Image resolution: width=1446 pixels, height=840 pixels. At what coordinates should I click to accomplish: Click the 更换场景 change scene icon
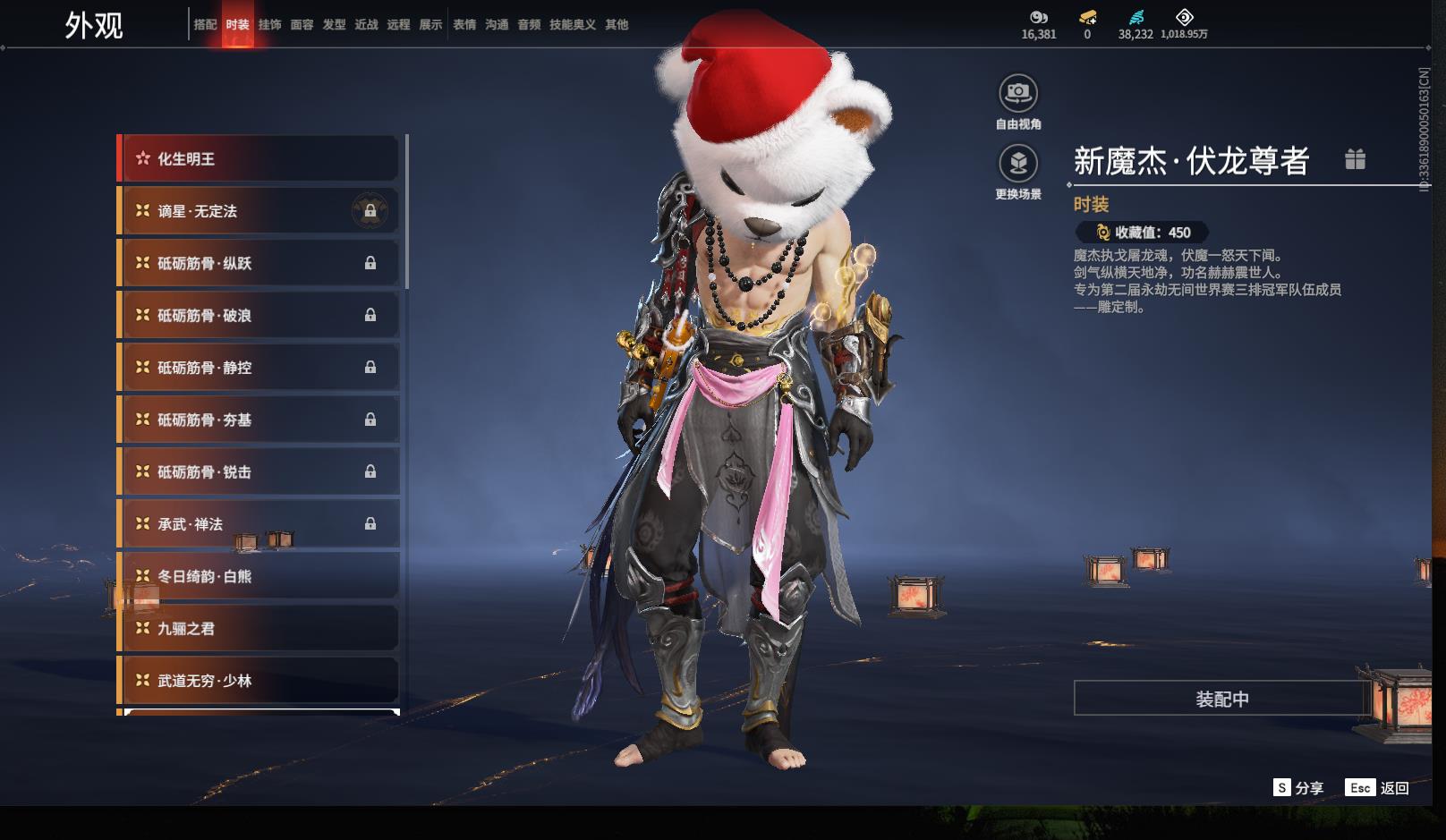1018,164
